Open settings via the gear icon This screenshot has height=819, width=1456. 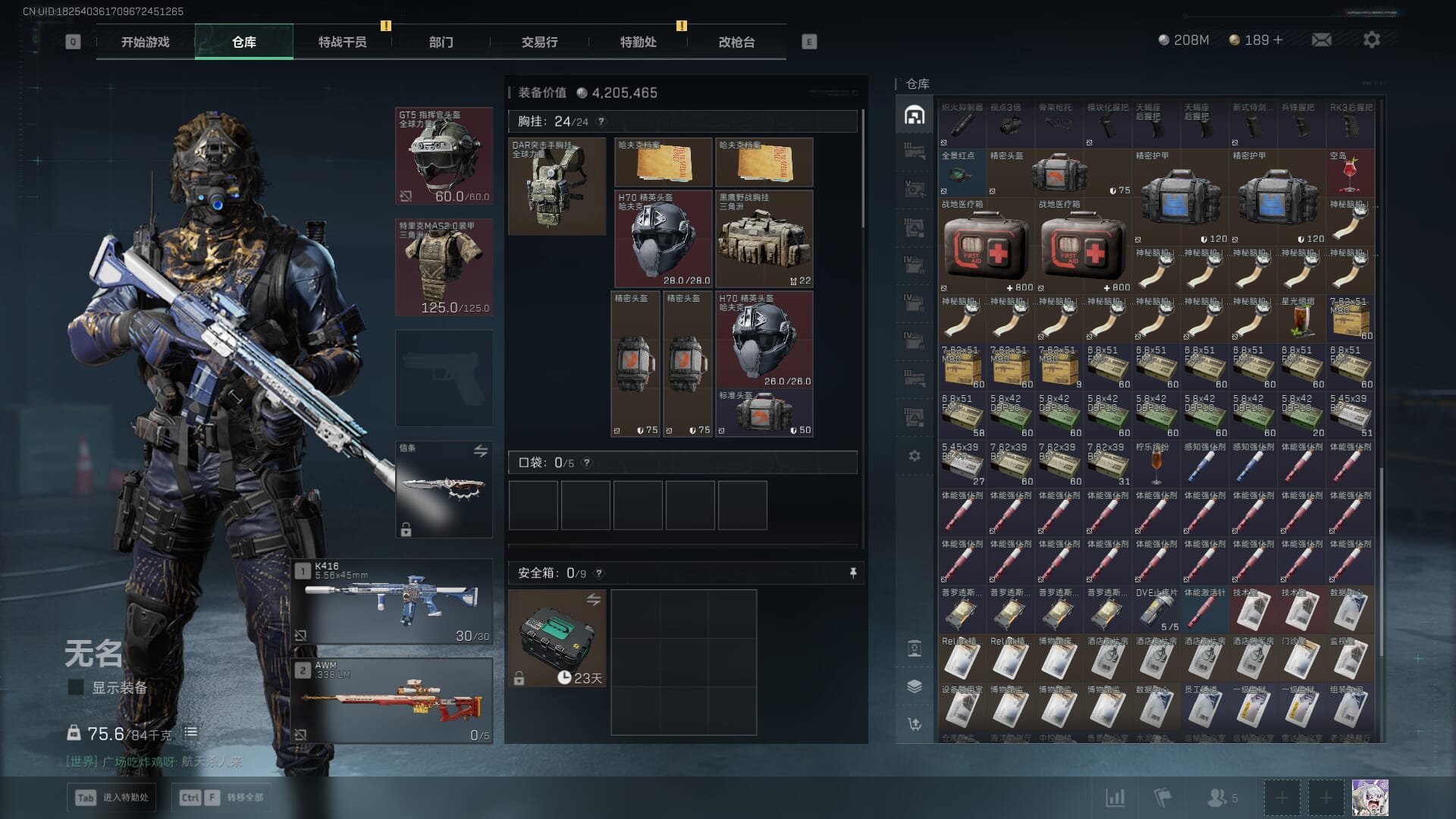1371,39
